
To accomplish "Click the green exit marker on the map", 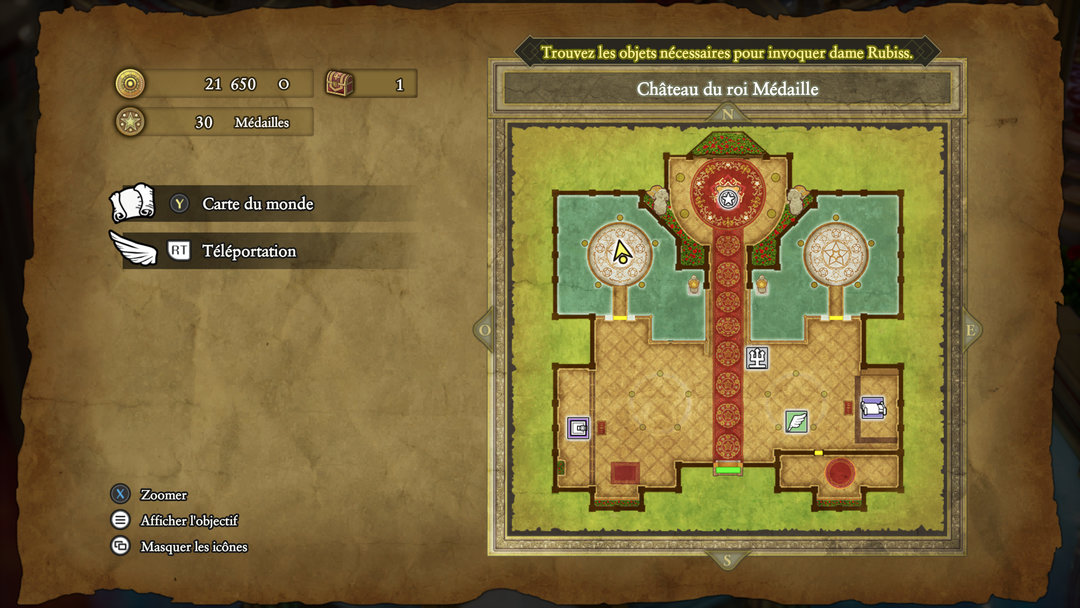I will 727,469.
